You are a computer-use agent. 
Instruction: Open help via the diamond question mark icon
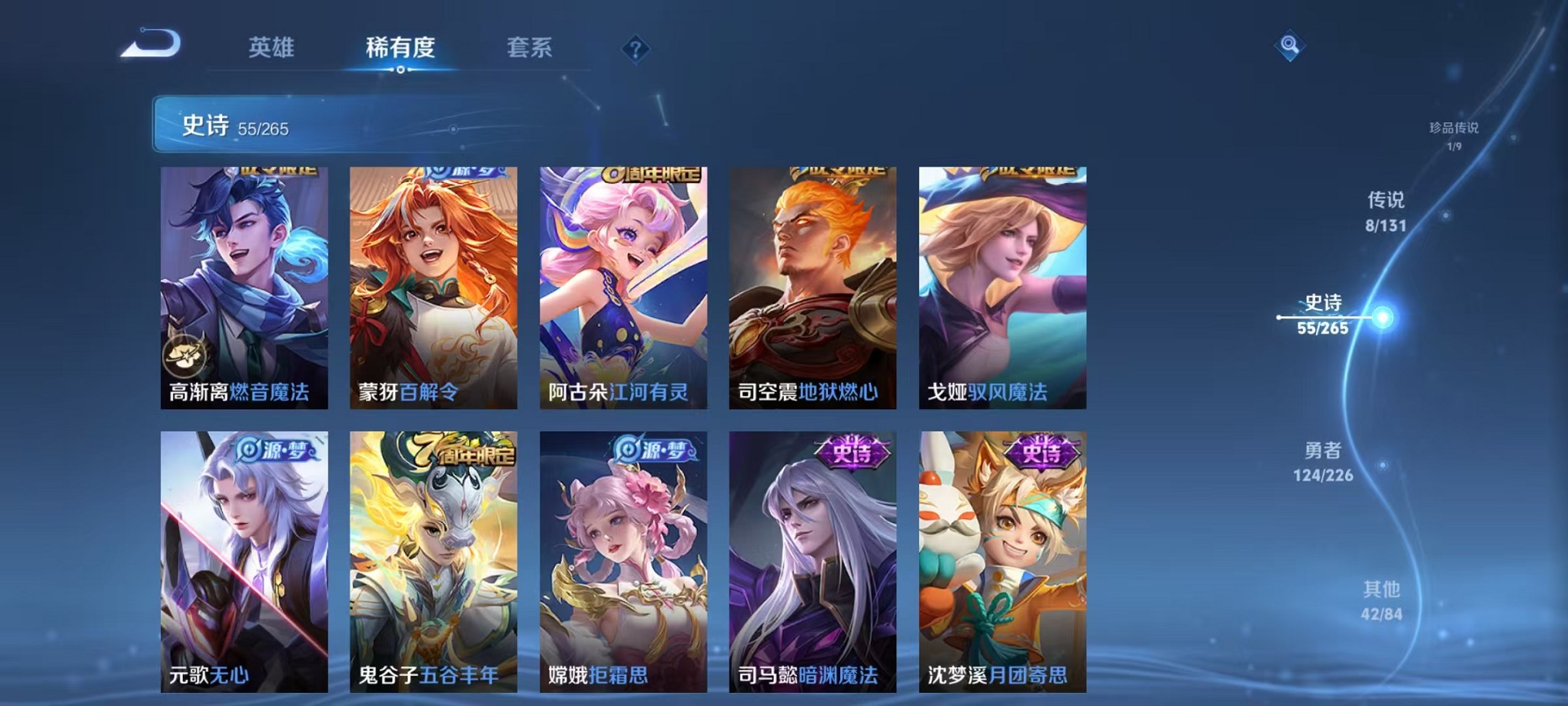[633, 49]
